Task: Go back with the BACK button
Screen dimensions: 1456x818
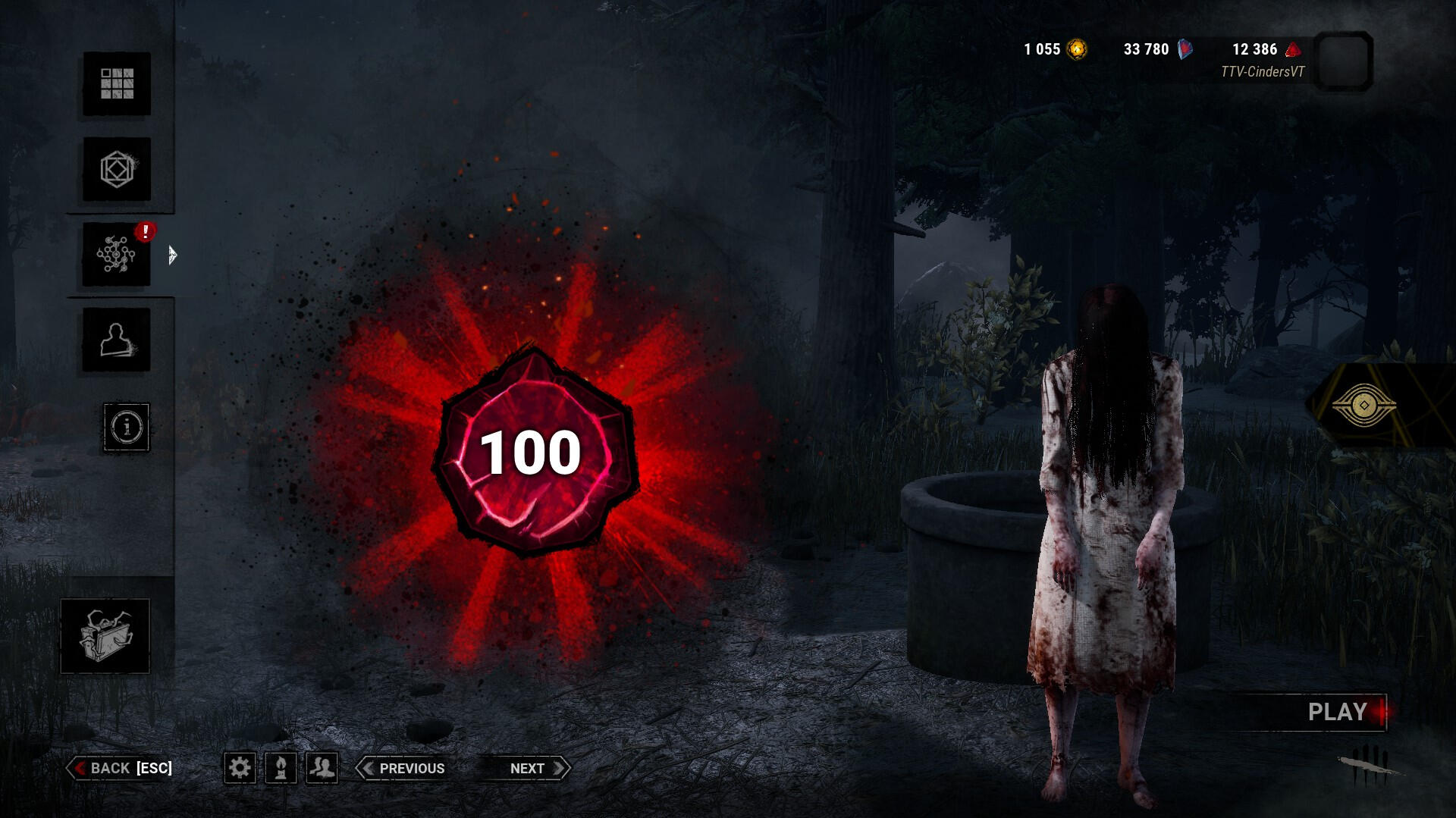Action: click(121, 768)
